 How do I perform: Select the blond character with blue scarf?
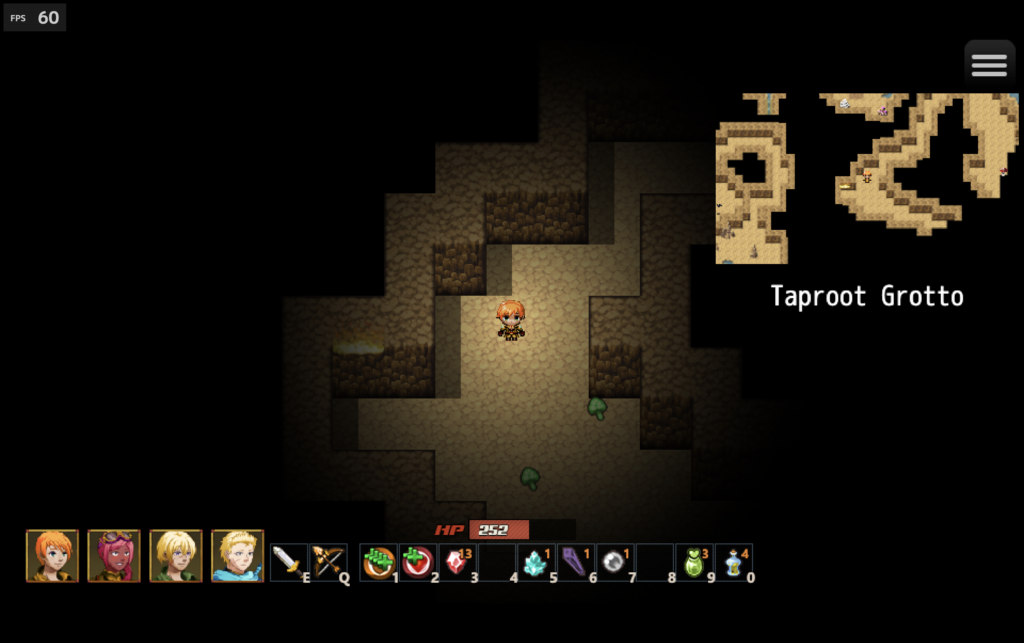(x=238, y=556)
